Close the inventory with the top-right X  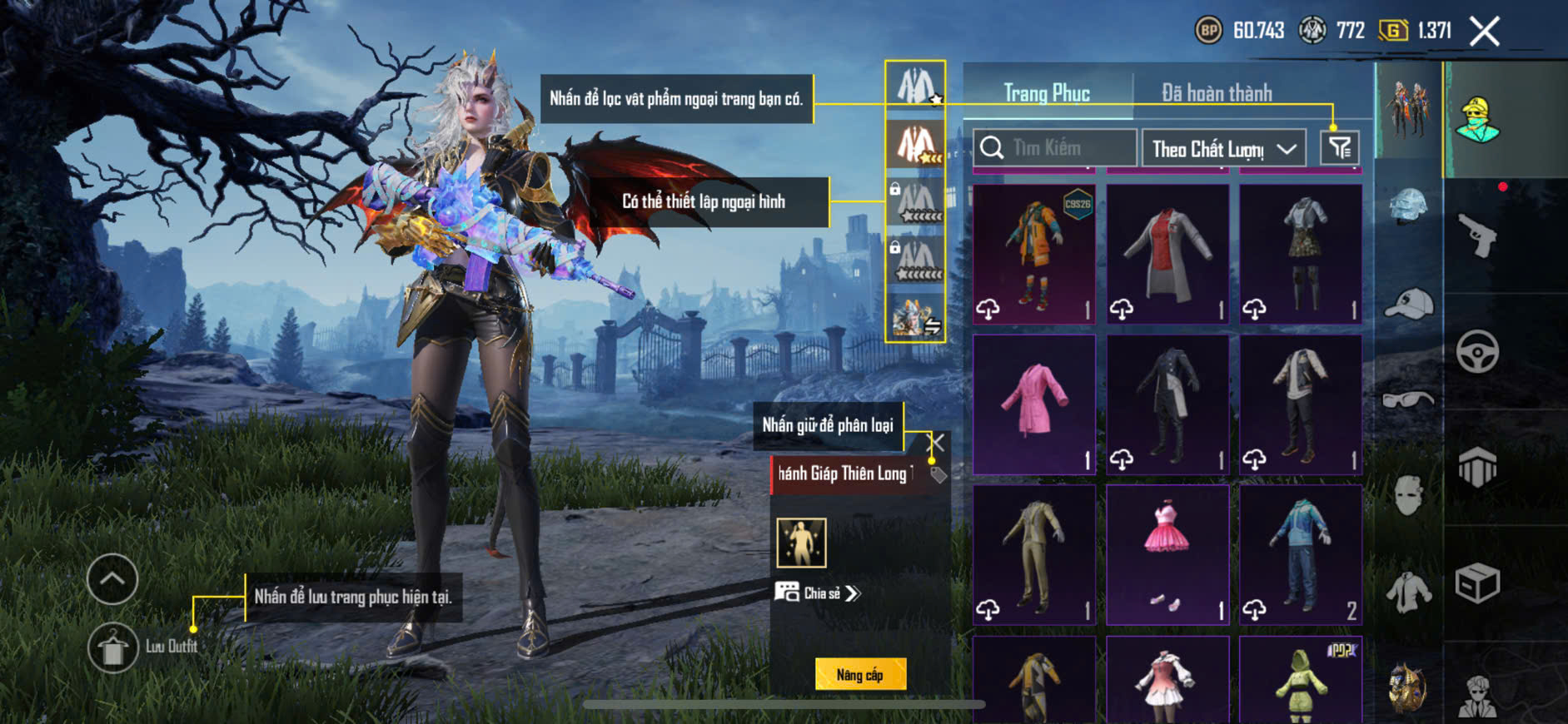tap(1484, 32)
